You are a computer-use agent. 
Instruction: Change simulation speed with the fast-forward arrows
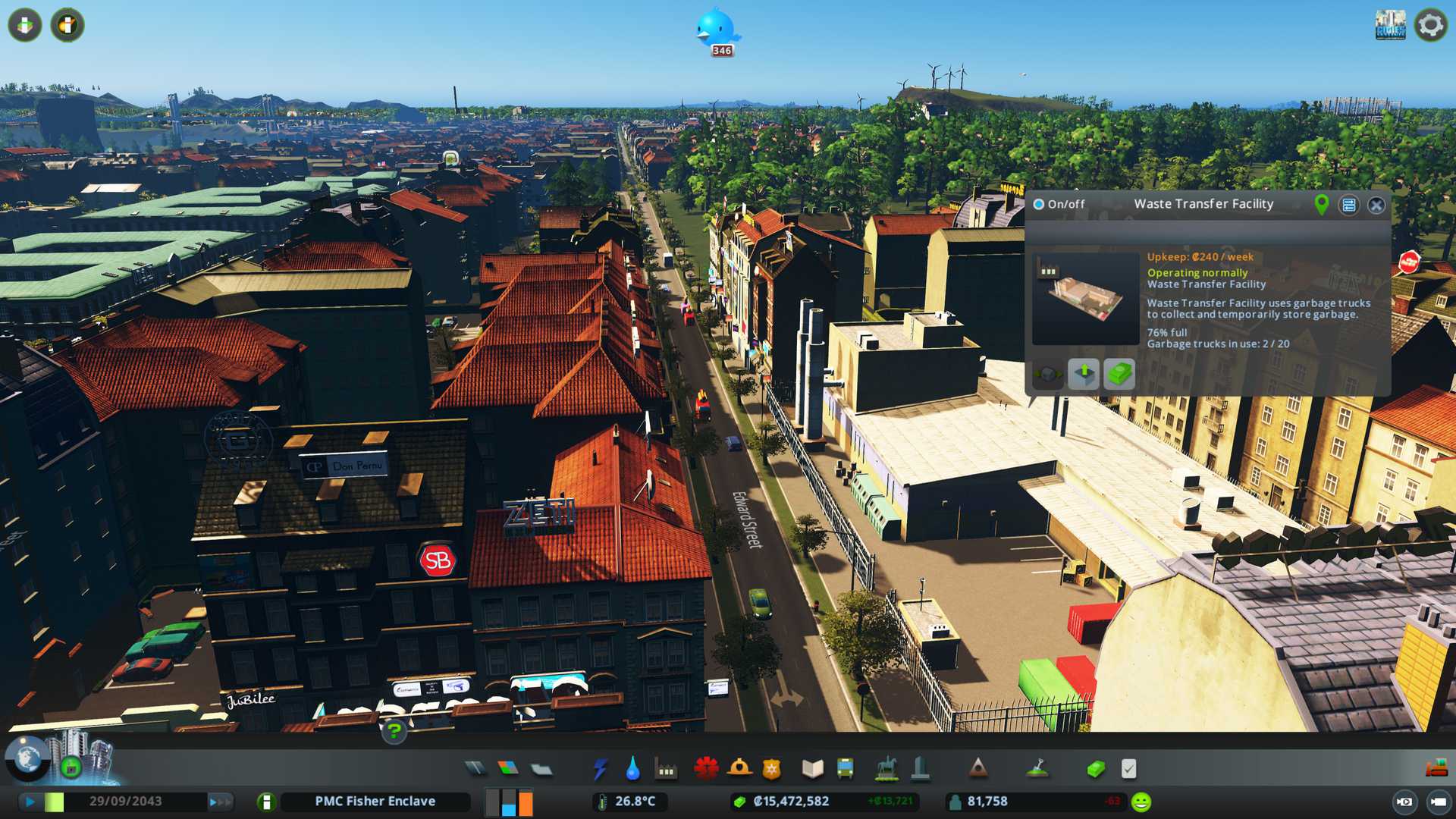click(220, 802)
